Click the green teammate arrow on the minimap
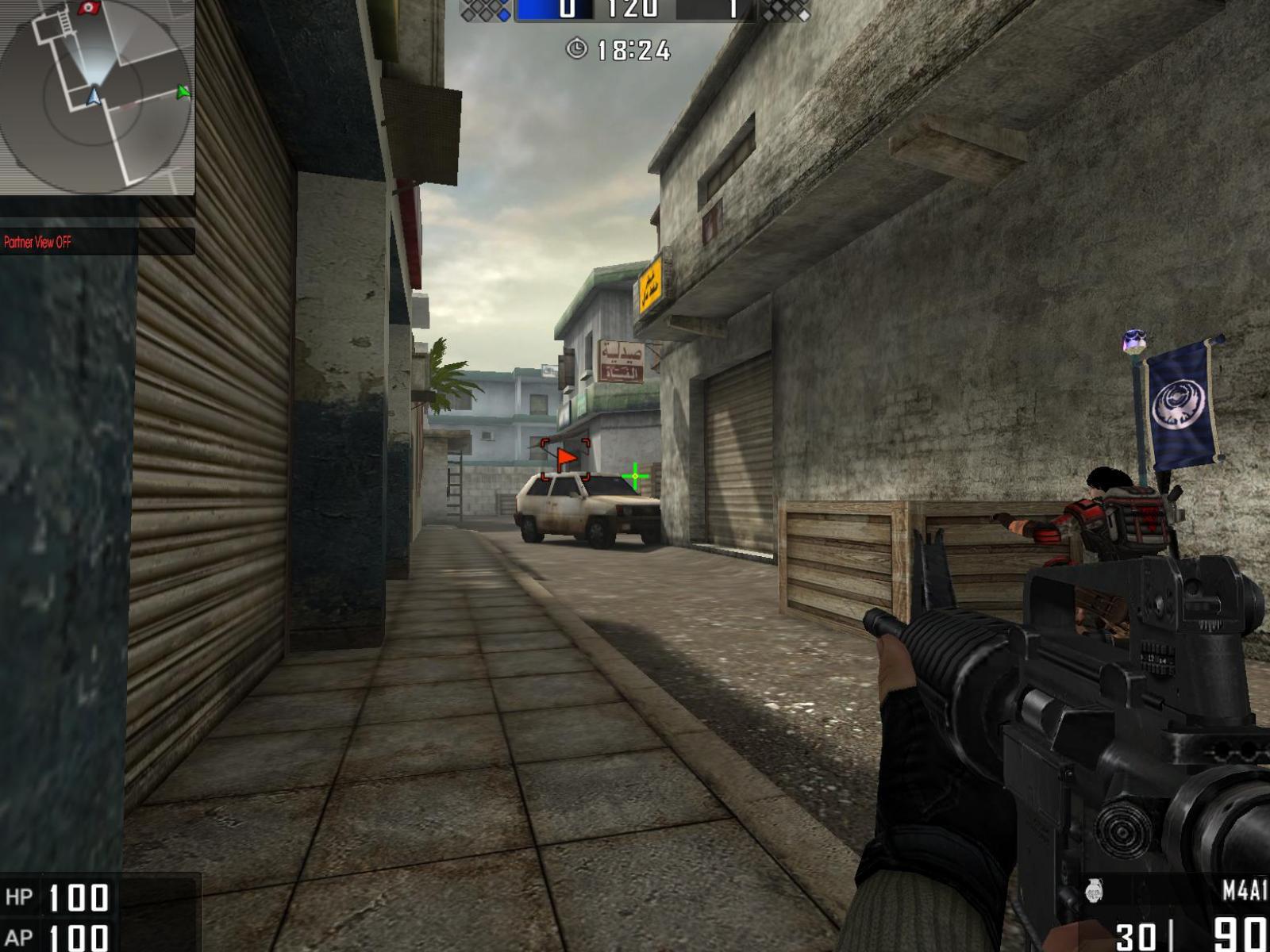Image resolution: width=1270 pixels, height=952 pixels. pos(183,94)
